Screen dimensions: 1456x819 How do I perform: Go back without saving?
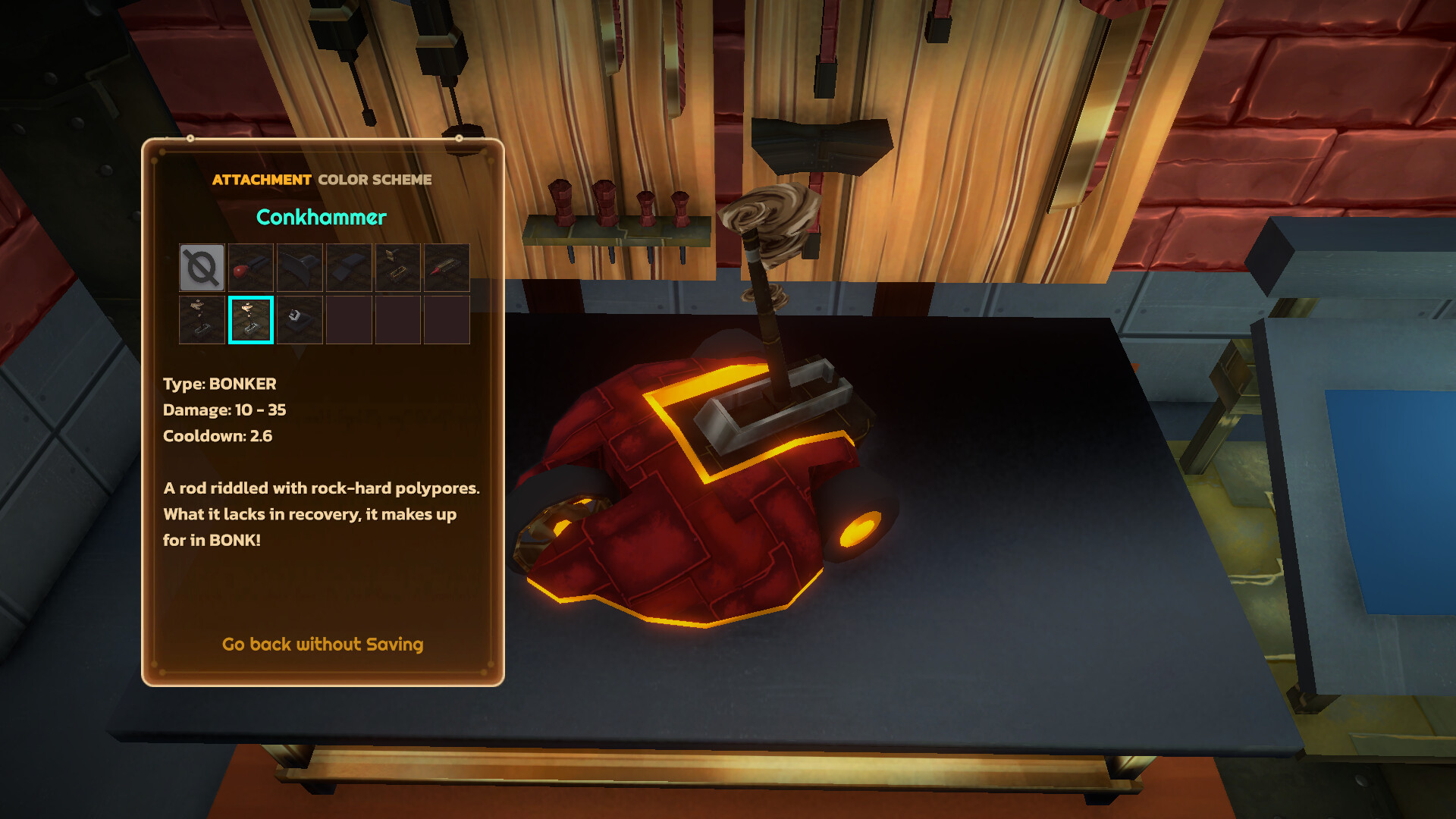(322, 645)
